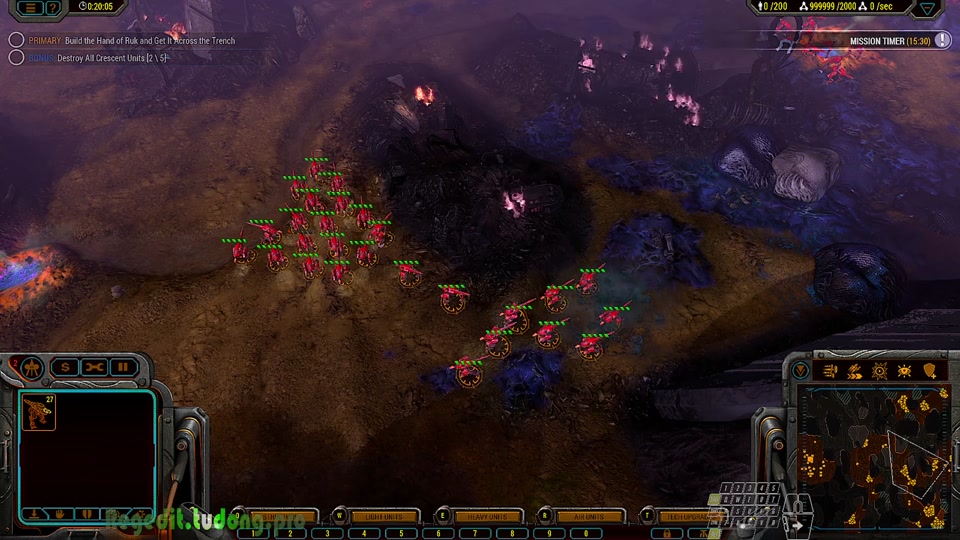This screenshot has height=540, width=960.
Task: Expand the top-right resource dropdown arrow
Action: [928, 8]
